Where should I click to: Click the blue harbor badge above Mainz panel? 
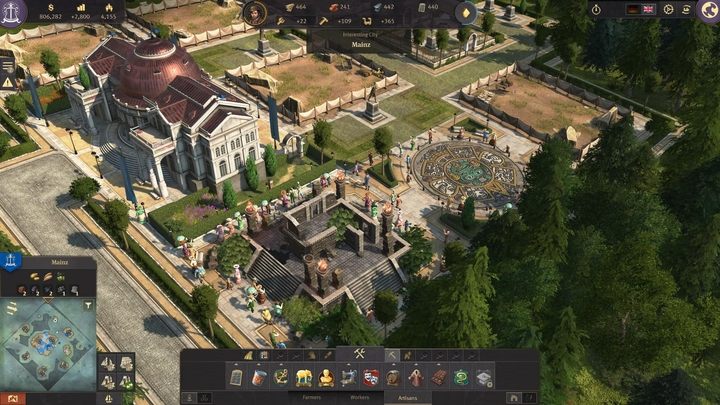point(10,261)
